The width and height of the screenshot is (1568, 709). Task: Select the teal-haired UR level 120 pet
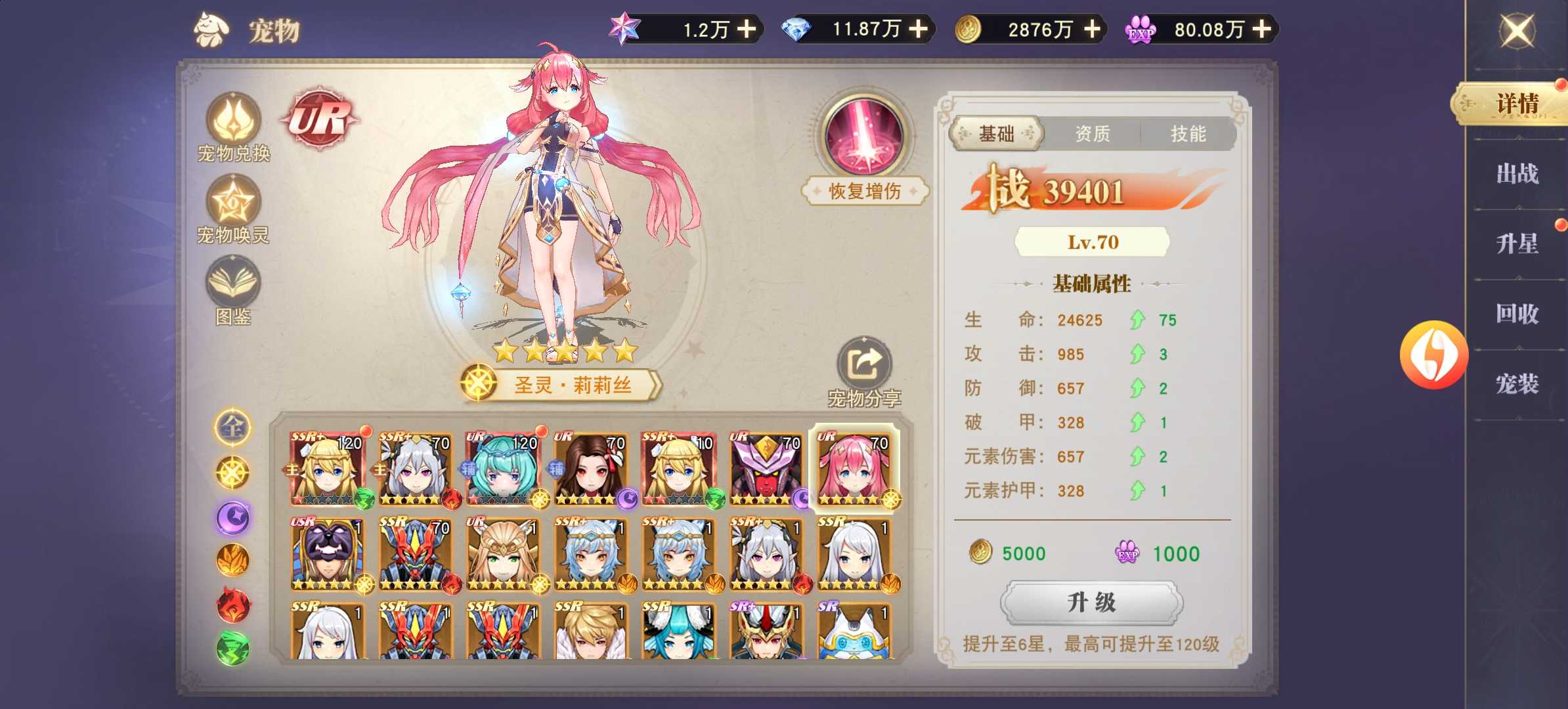coord(503,469)
